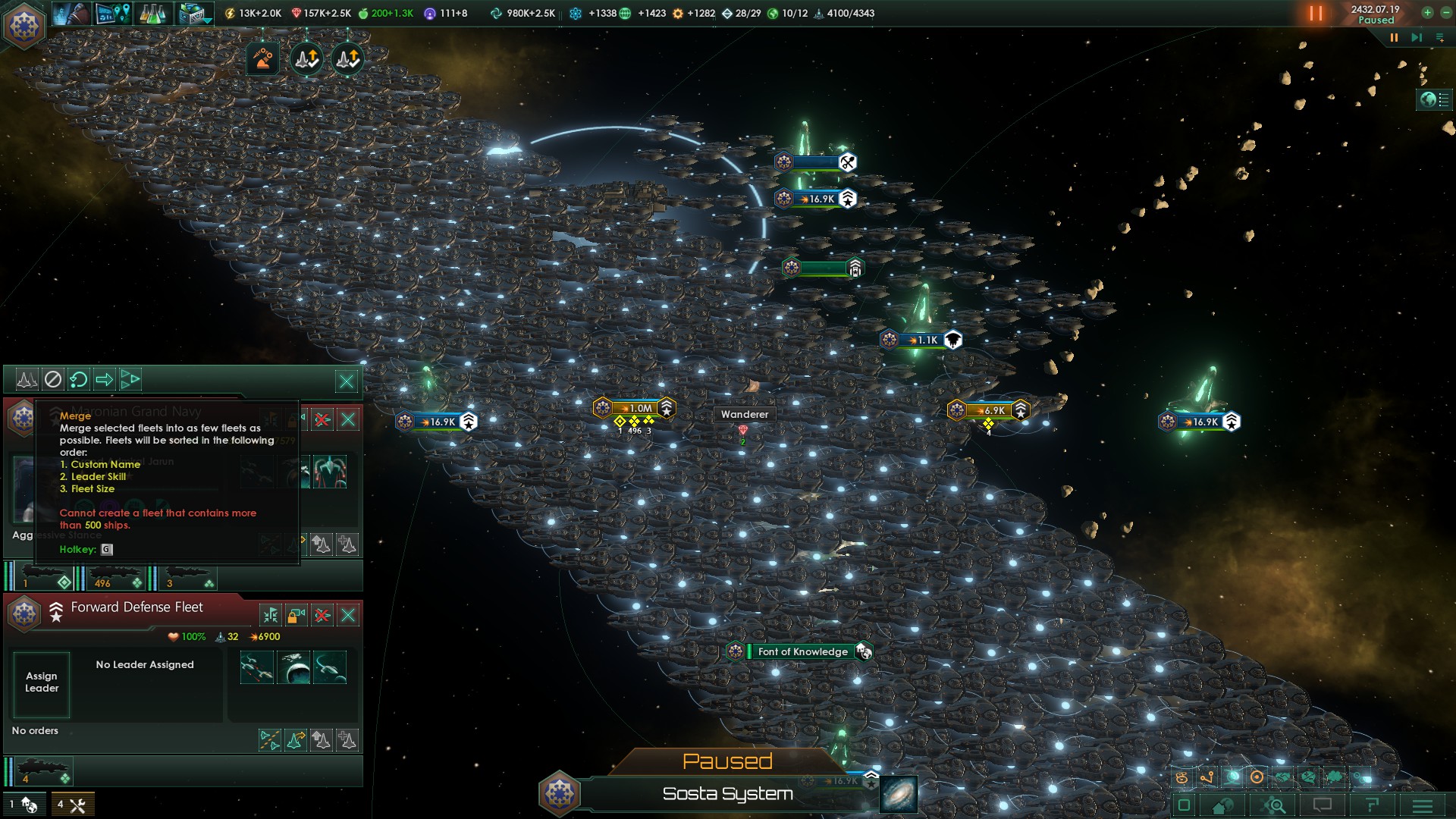Switch to galaxy map view
Viewport: 1456px width, 819px height.
tap(899, 795)
